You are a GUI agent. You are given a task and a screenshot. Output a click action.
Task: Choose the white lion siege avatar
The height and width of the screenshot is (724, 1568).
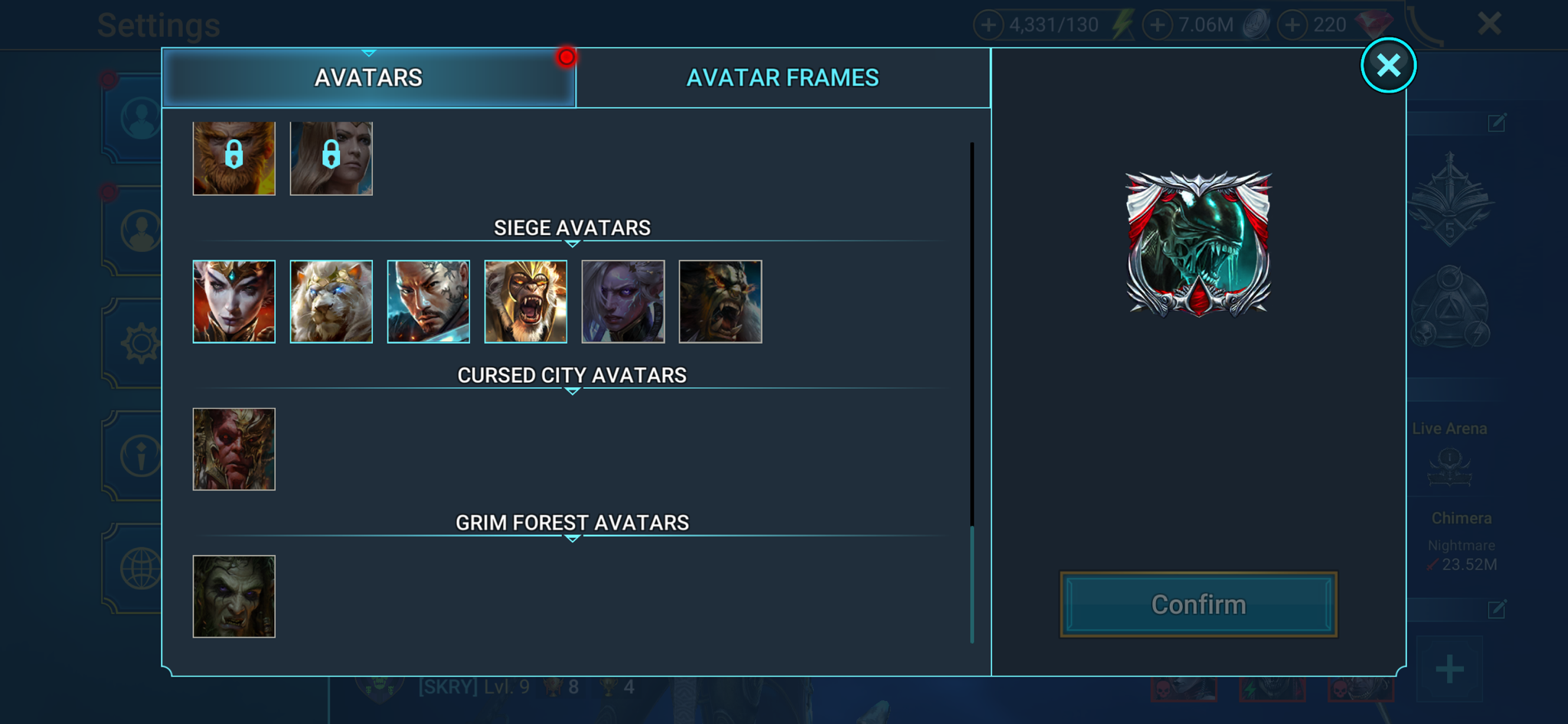331,301
